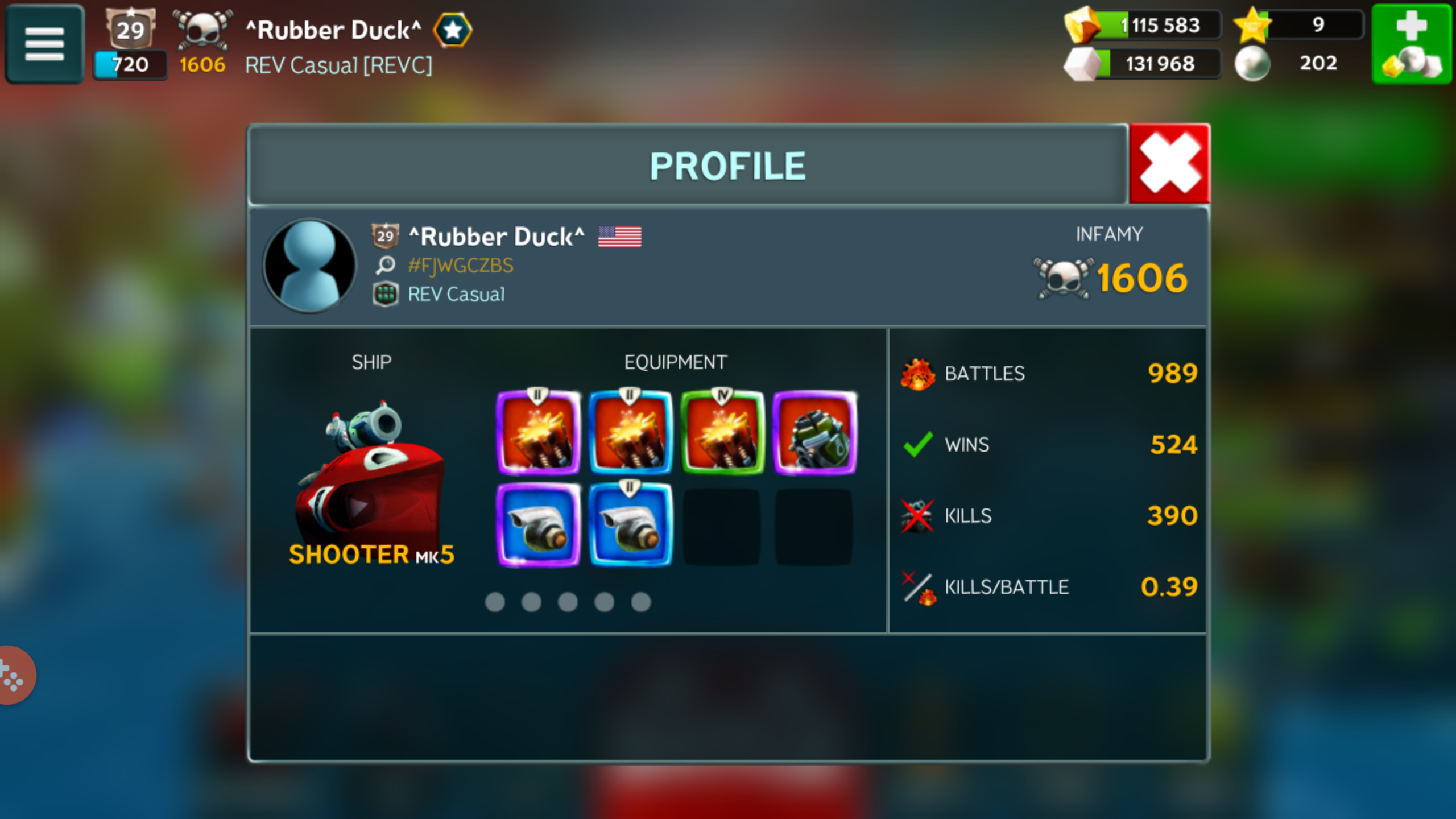Tap the gold currency counter
The image size is (1456, 819).
1144,26
